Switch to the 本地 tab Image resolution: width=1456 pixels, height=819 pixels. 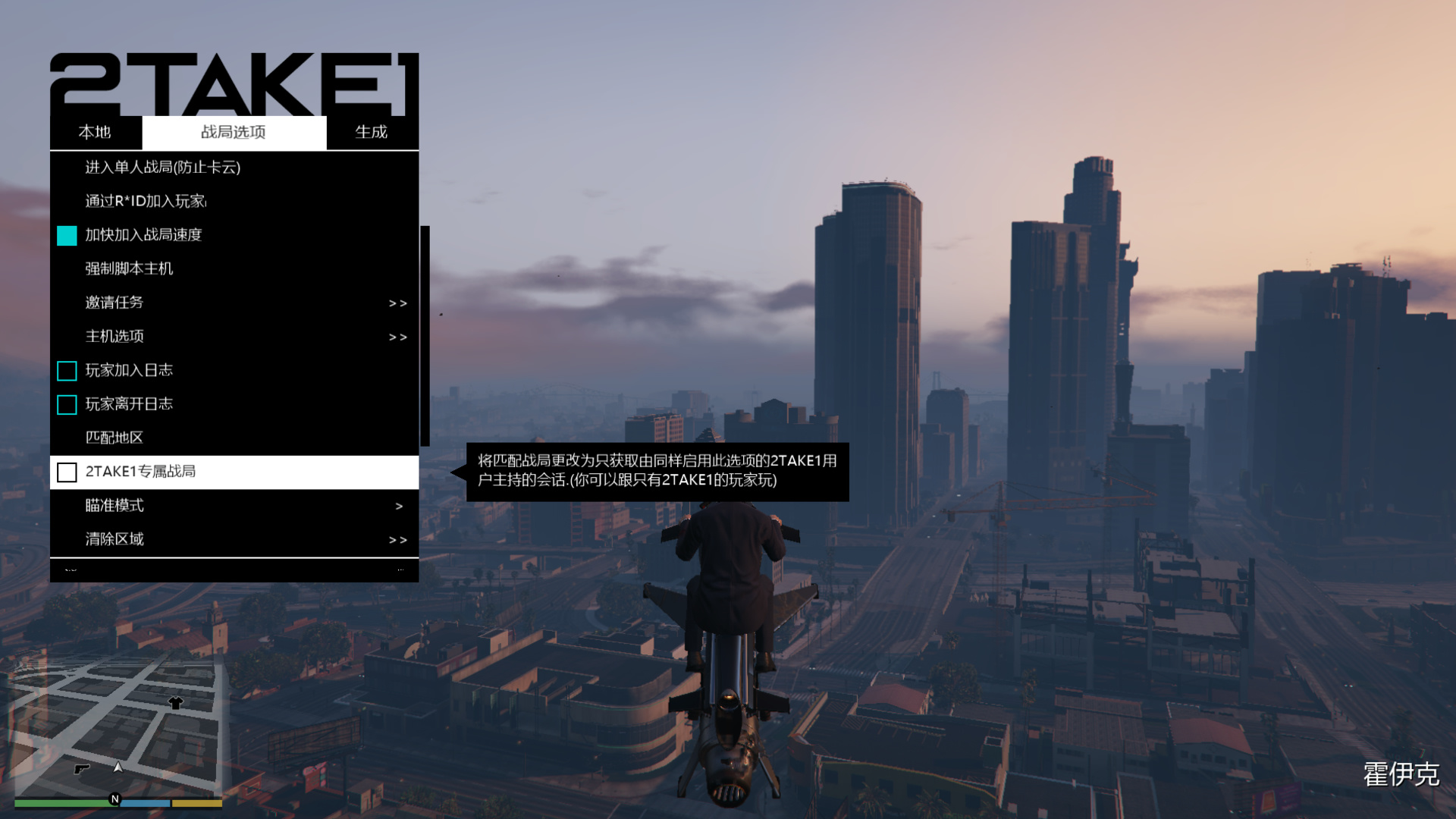(95, 132)
